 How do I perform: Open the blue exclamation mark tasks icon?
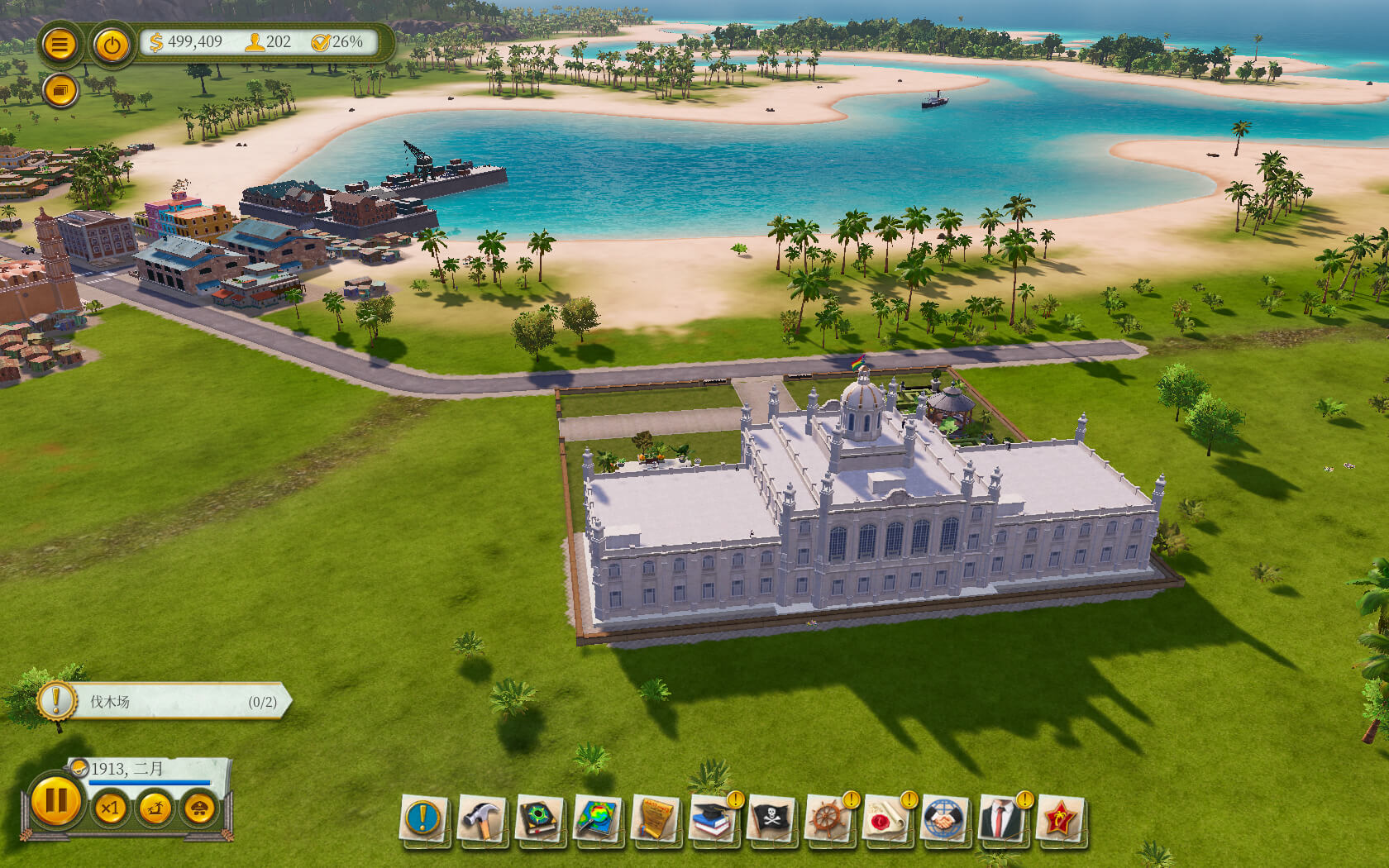[424, 818]
